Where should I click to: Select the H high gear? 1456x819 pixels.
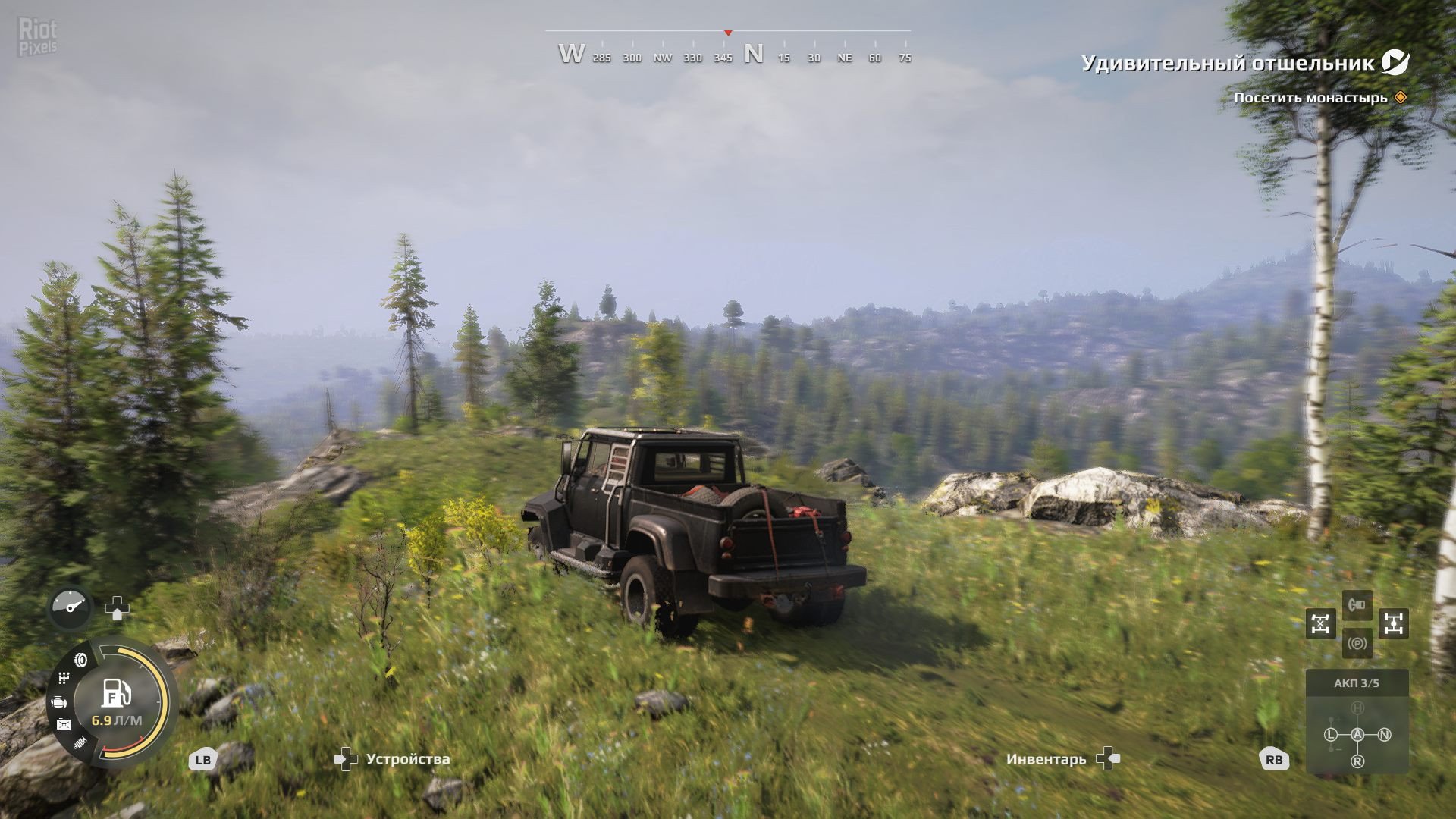(x=1357, y=708)
